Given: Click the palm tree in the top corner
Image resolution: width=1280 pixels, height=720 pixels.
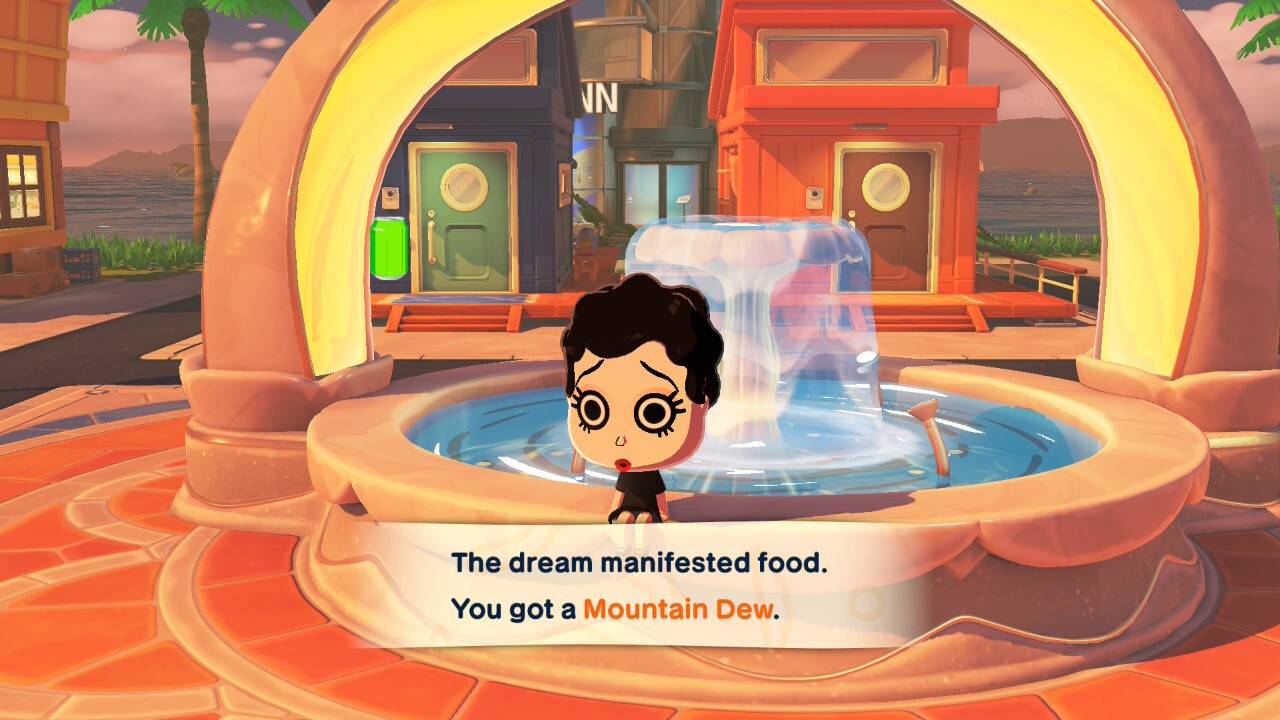Looking at the screenshot, I should pos(195,30).
